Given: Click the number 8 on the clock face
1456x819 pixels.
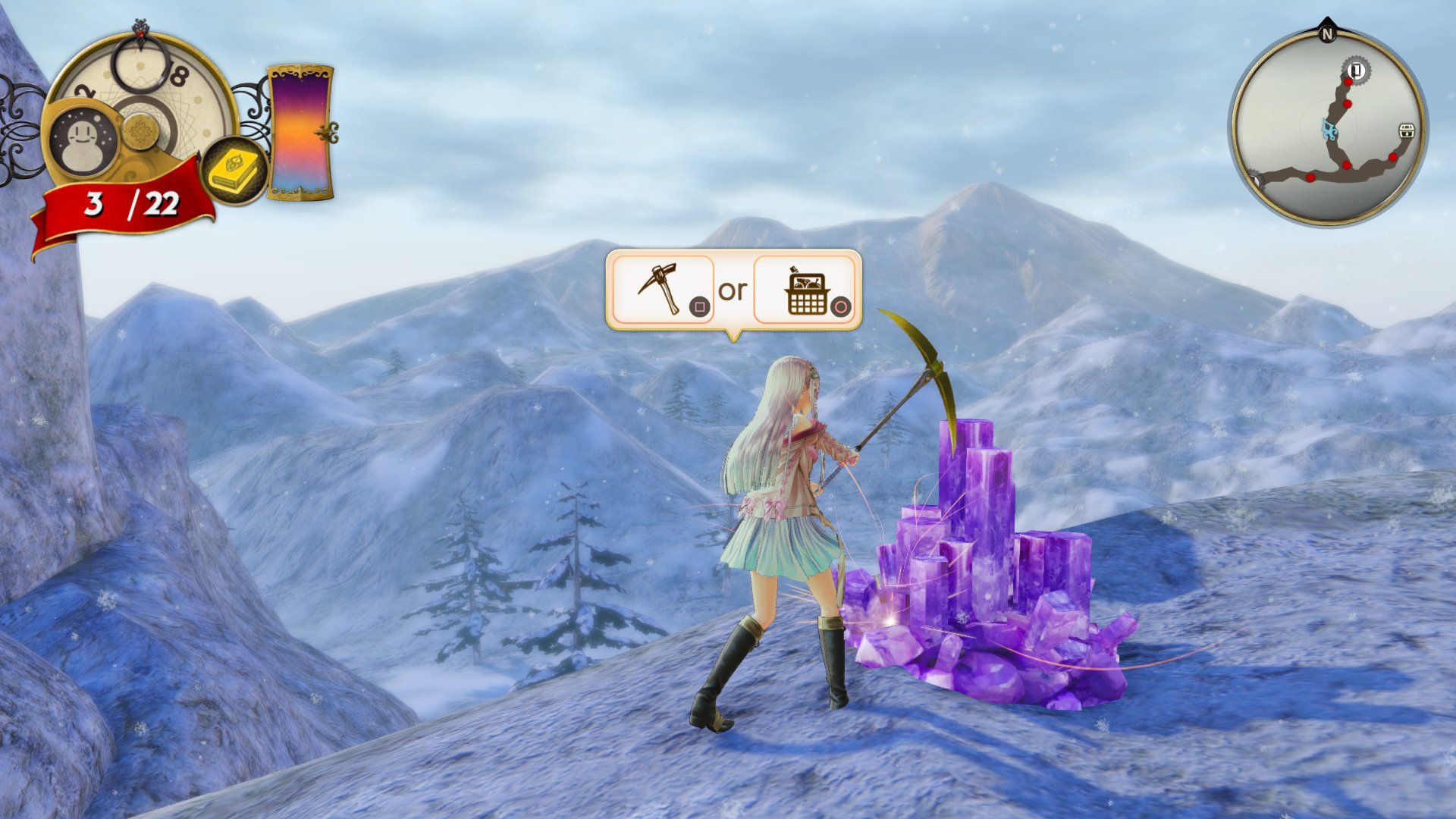Looking at the screenshot, I should [x=179, y=74].
